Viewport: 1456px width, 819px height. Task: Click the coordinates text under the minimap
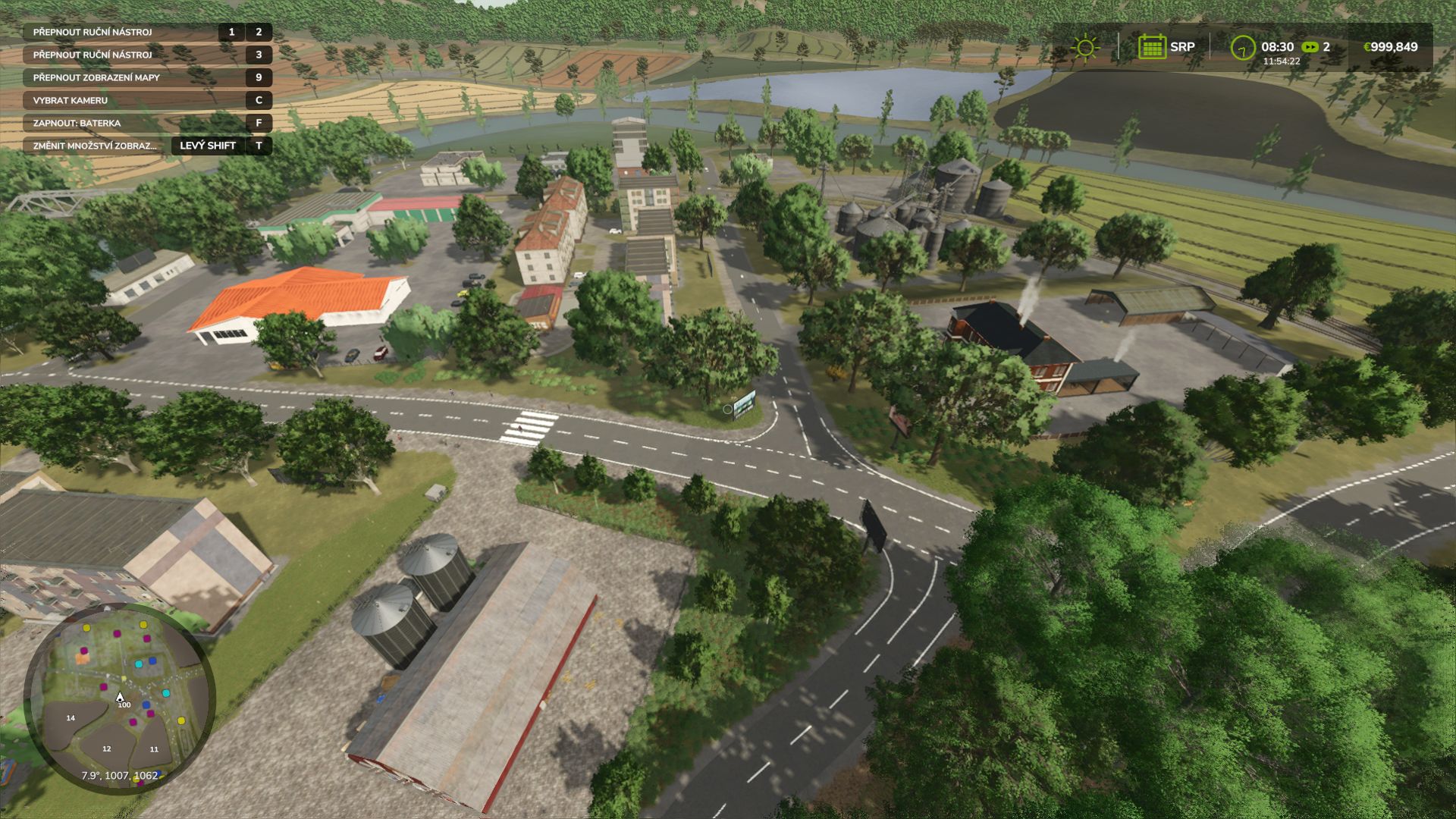click(x=119, y=775)
